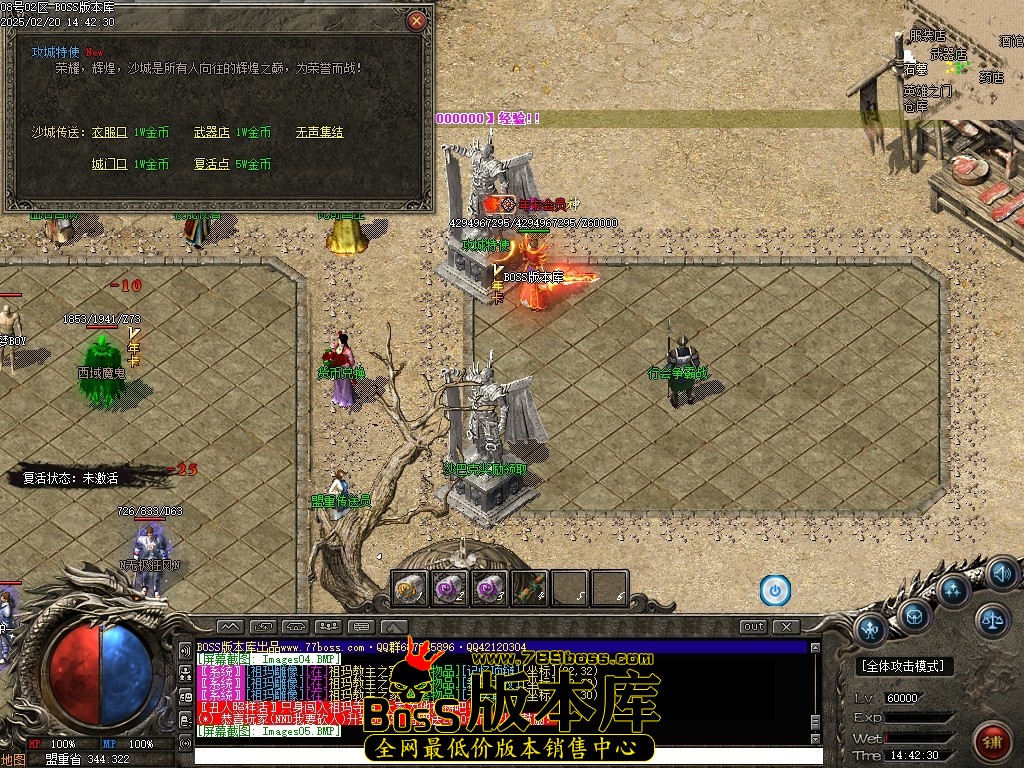Image resolution: width=1024 pixels, height=768 pixels.
Task: Click the chat panel's out button
Action: pos(753,627)
